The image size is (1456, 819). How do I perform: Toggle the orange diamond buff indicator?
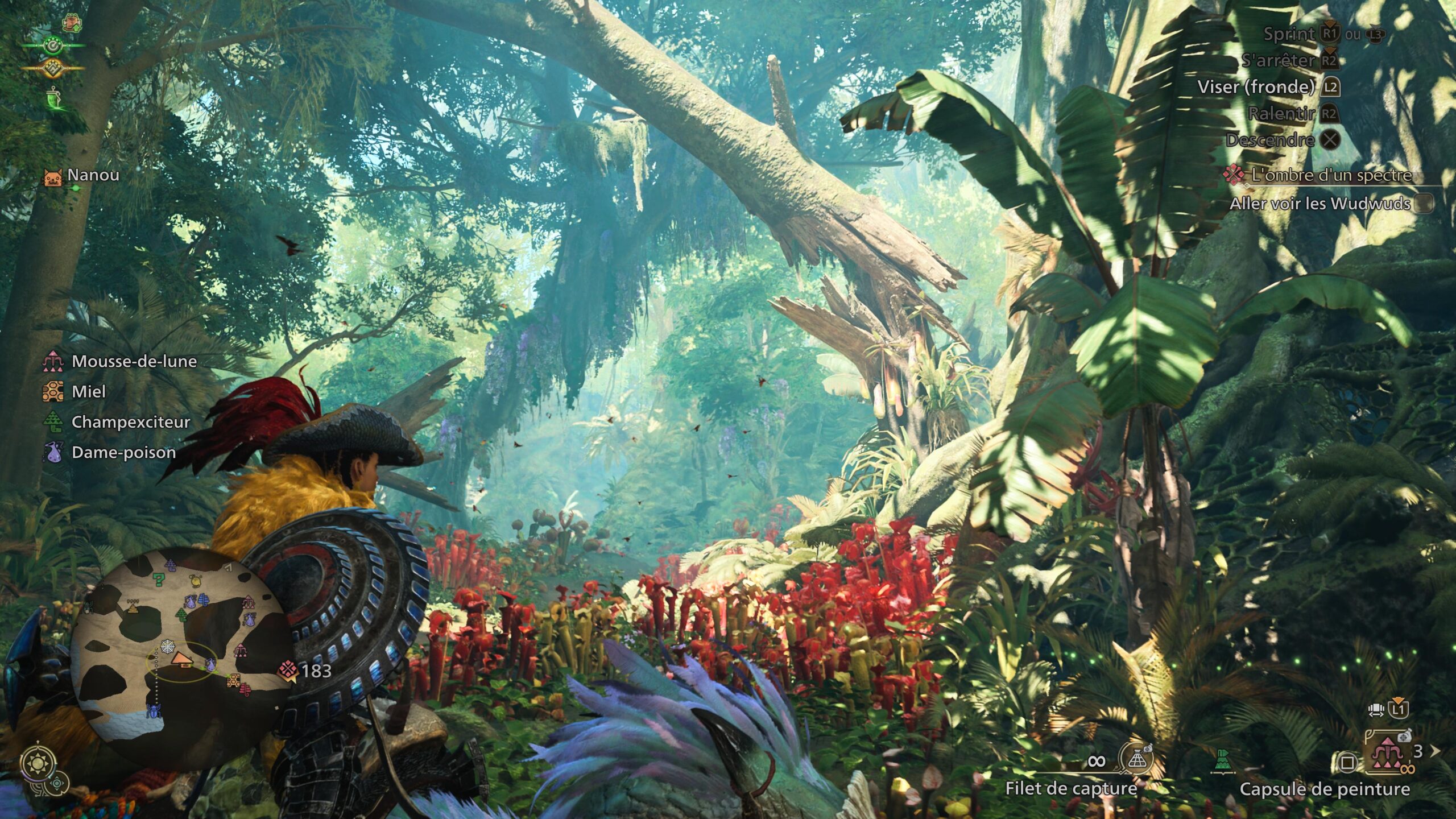(x=52, y=69)
